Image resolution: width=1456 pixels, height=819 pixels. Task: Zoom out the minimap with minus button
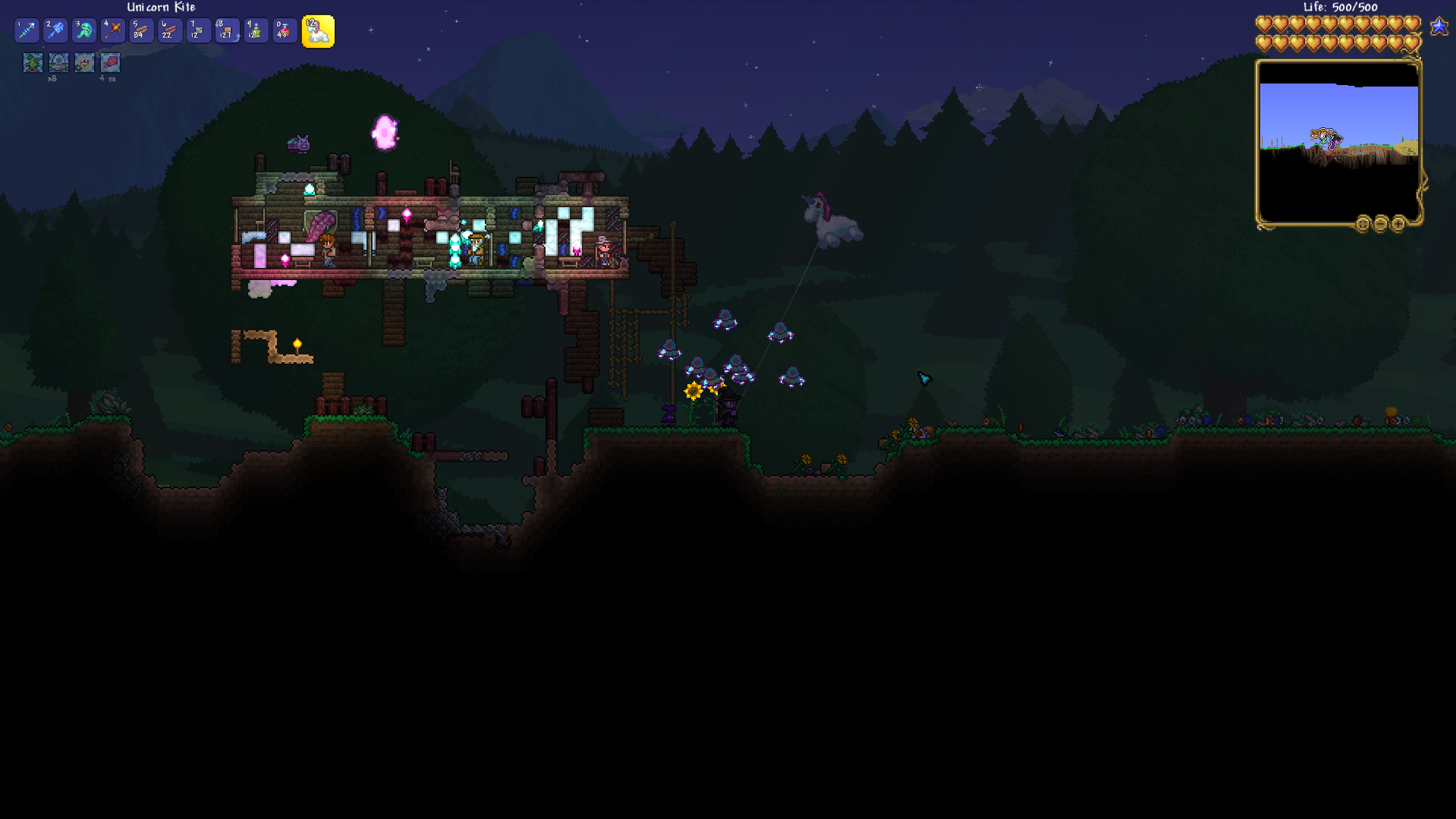[1380, 224]
